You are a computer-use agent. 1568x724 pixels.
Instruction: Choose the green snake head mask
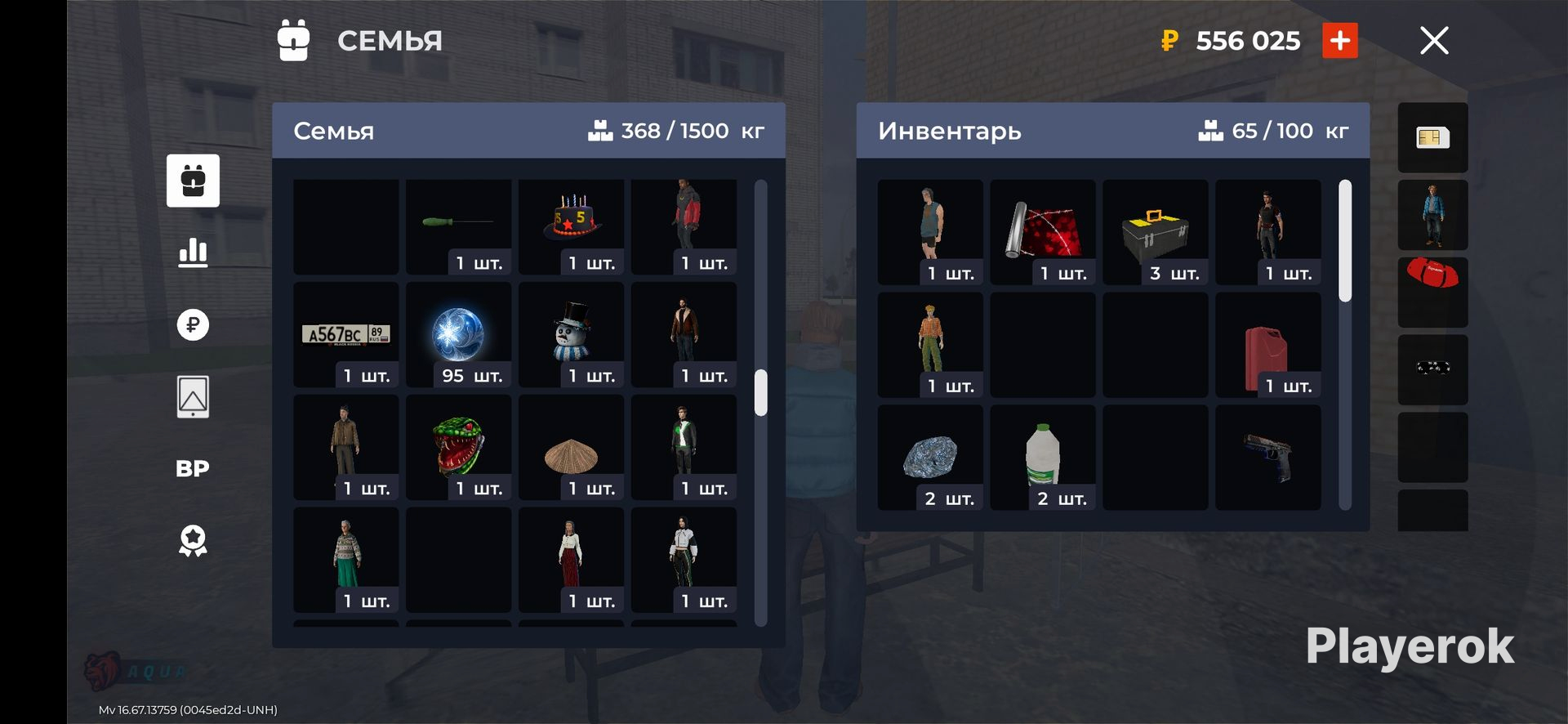[458, 447]
